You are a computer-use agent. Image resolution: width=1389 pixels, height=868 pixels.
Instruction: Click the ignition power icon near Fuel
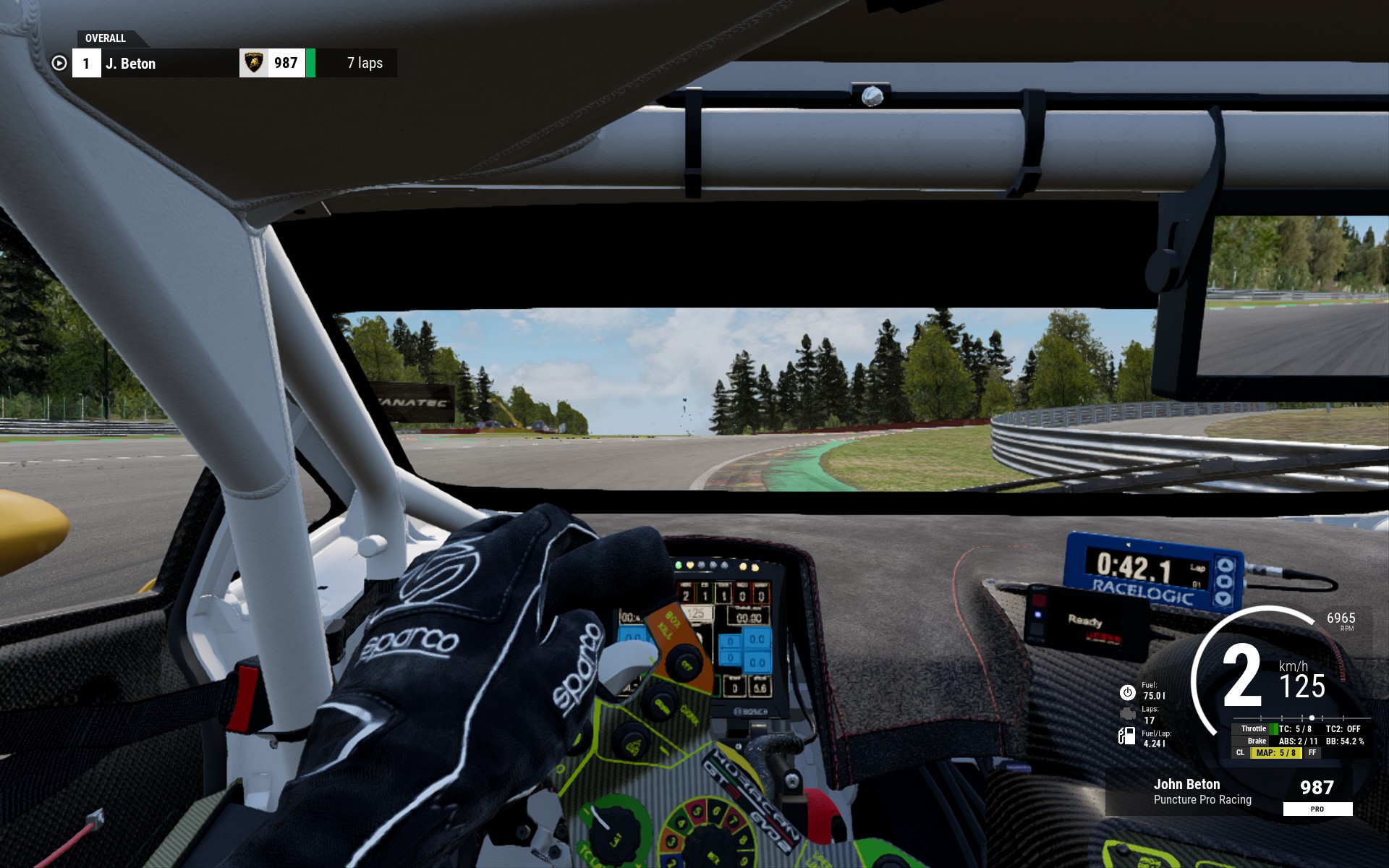pos(1127,692)
